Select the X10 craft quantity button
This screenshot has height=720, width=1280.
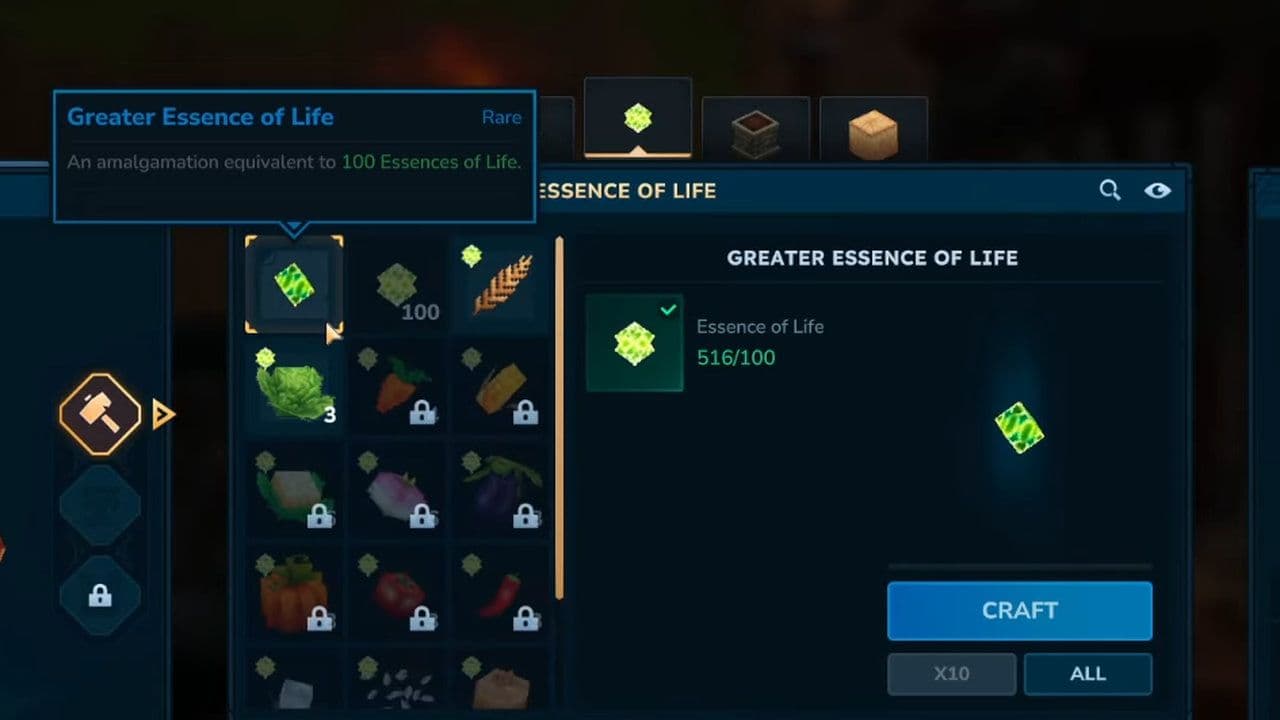pyautogui.click(x=951, y=674)
